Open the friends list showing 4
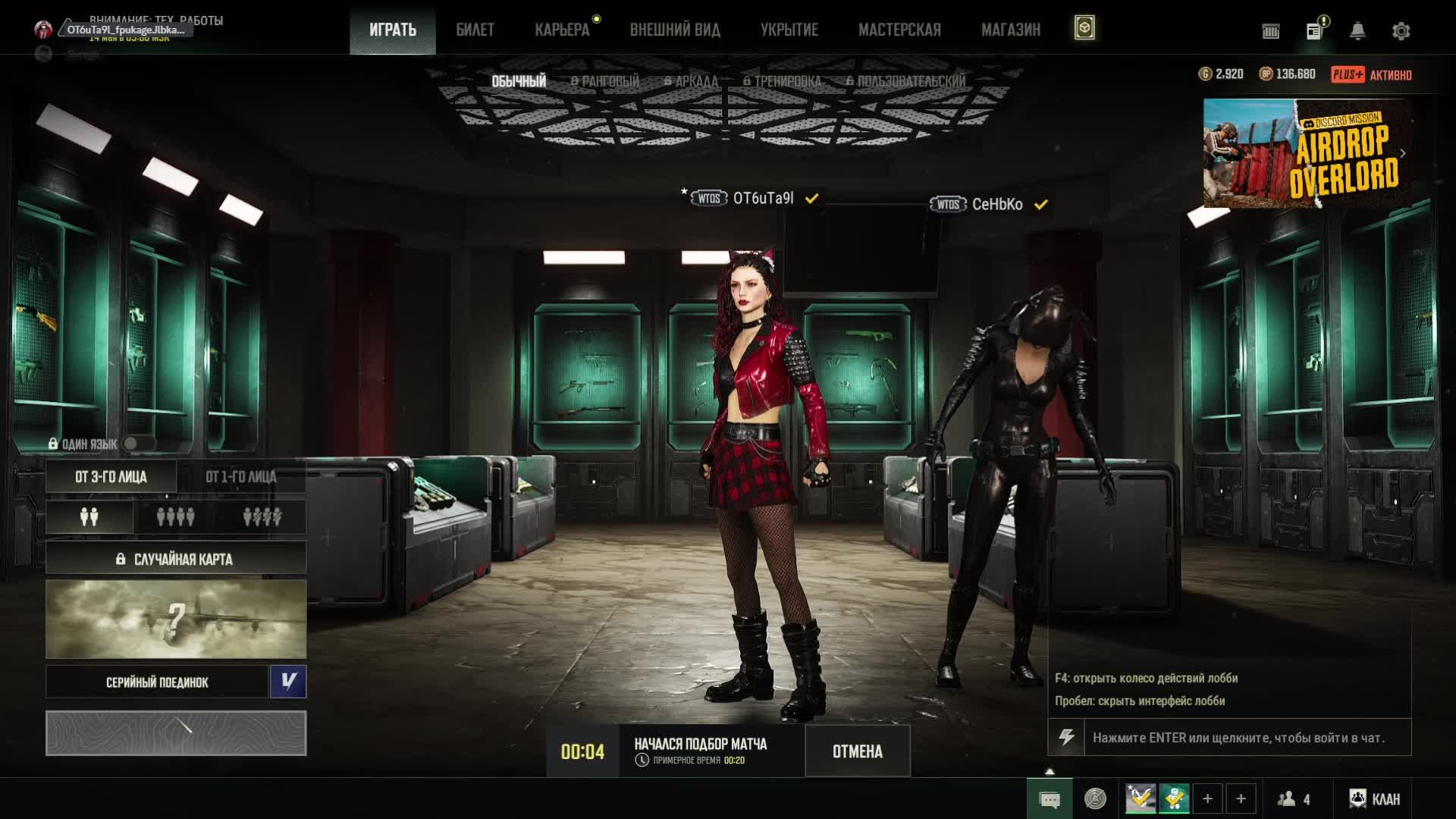 click(1294, 799)
